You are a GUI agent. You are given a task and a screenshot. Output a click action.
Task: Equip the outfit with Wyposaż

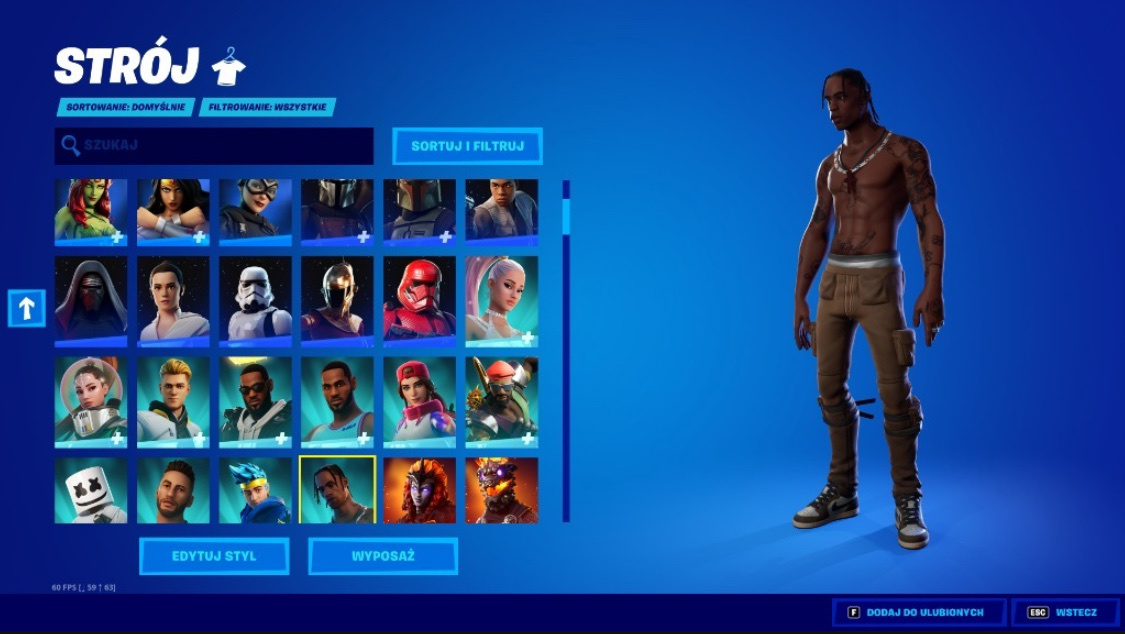tap(383, 556)
